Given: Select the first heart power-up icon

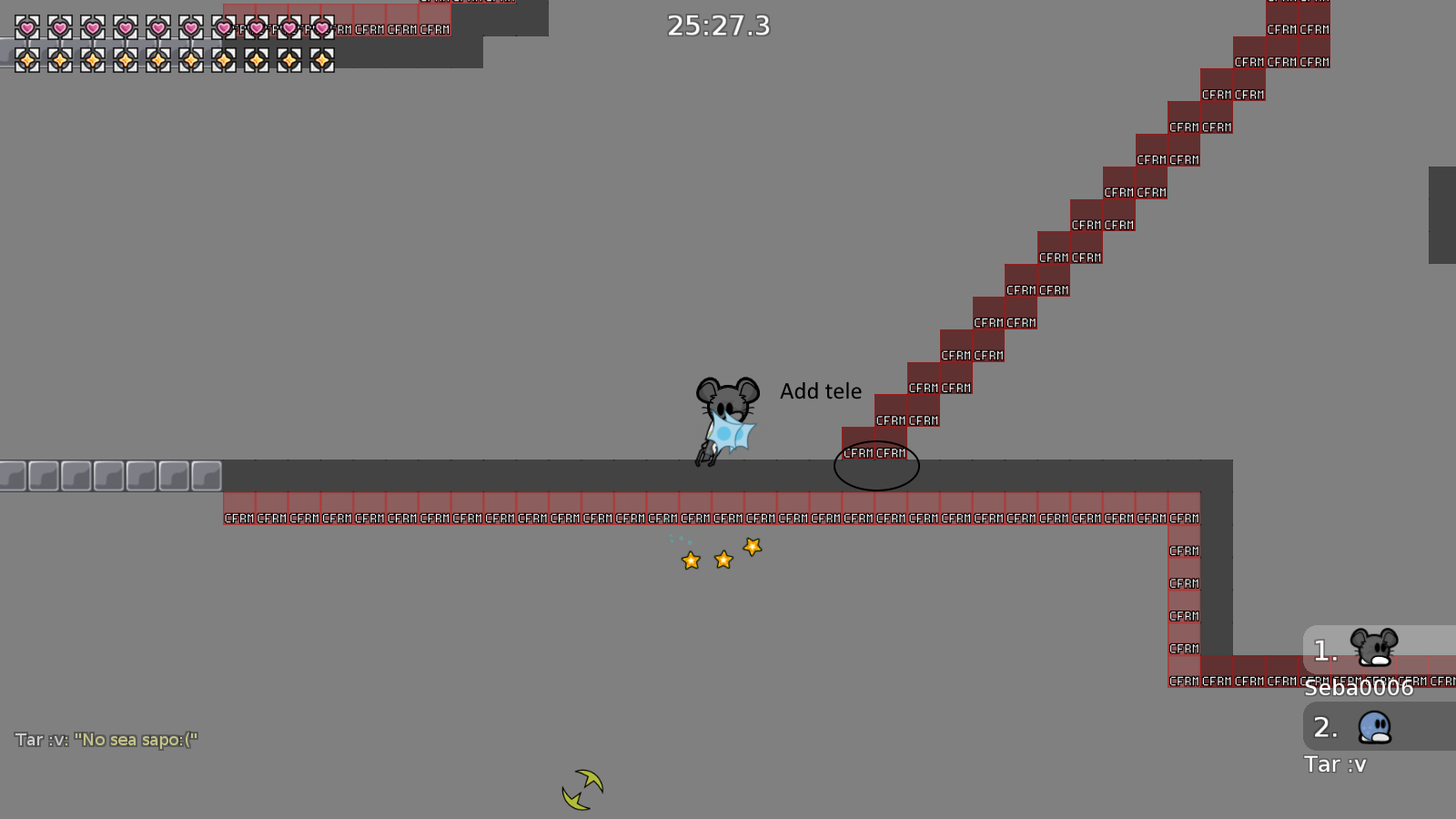Looking at the screenshot, I should [x=25, y=28].
